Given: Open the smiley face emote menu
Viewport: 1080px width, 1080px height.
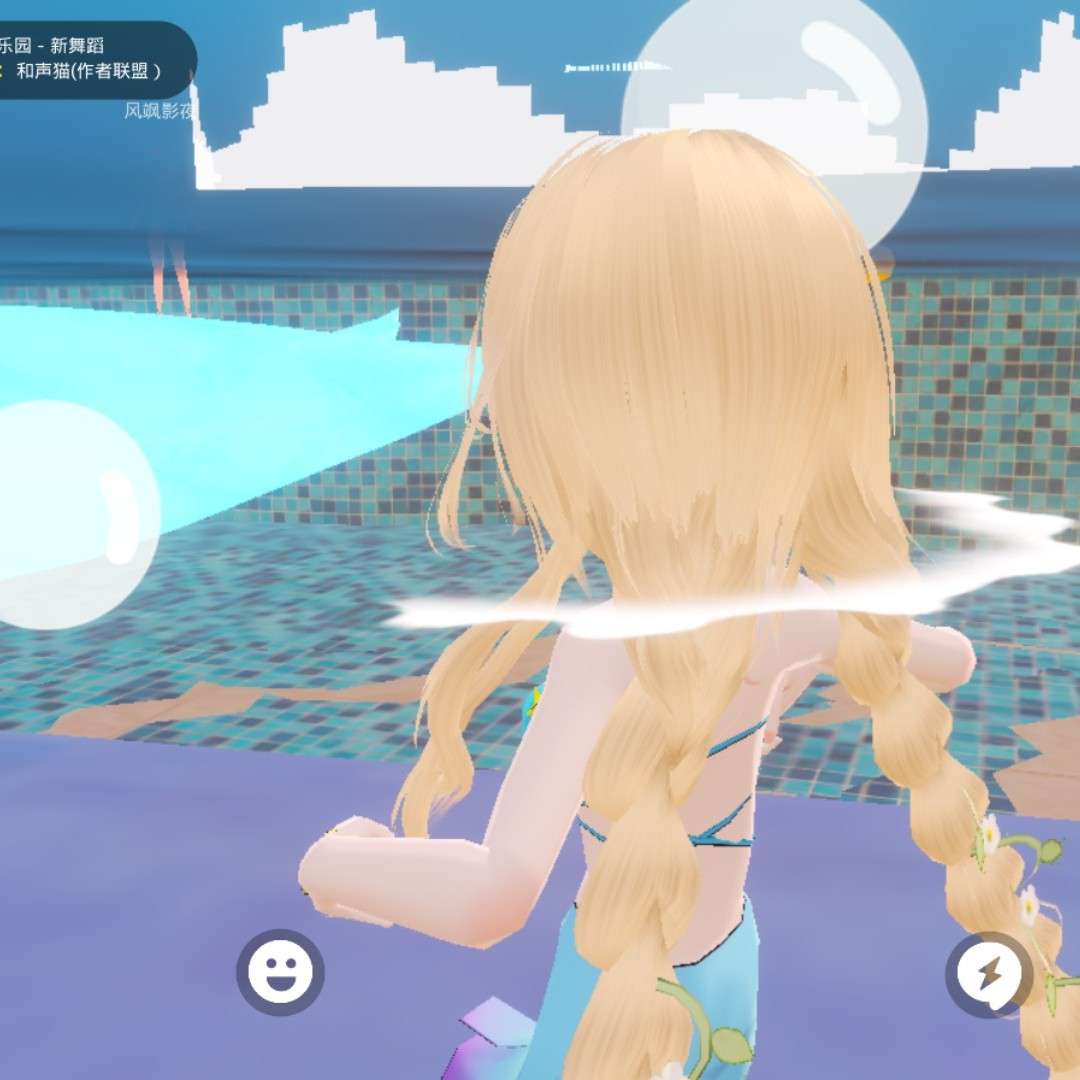Looking at the screenshot, I should click(x=280, y=972).
